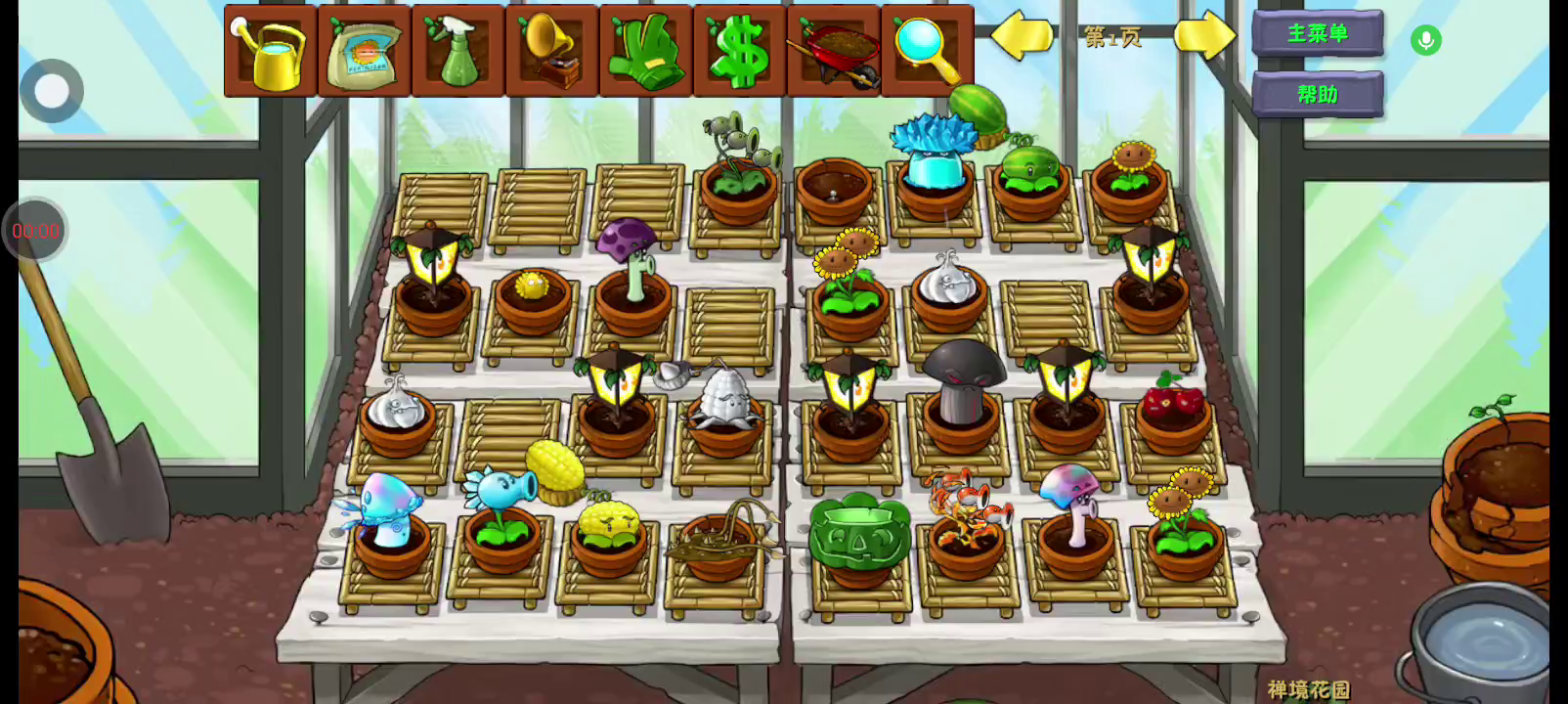Viewport: 1568px width, 704px height.
Task: Equip the green gardening glove
Action: pos(645,51)
